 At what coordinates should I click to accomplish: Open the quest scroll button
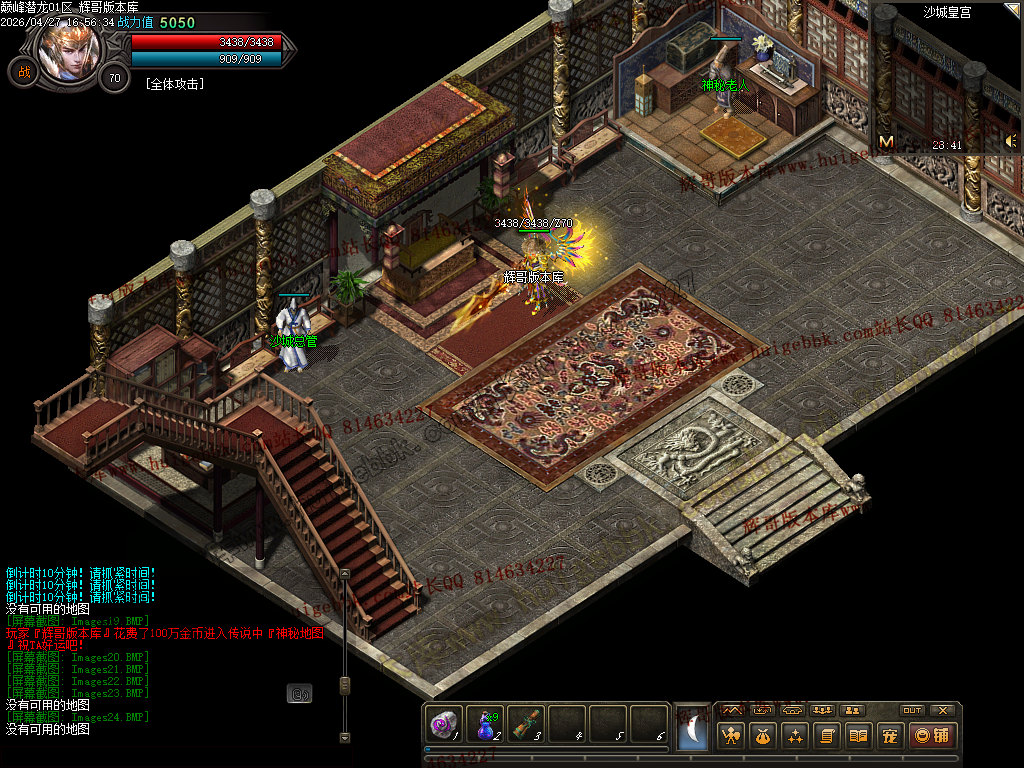tap(826, 736)
